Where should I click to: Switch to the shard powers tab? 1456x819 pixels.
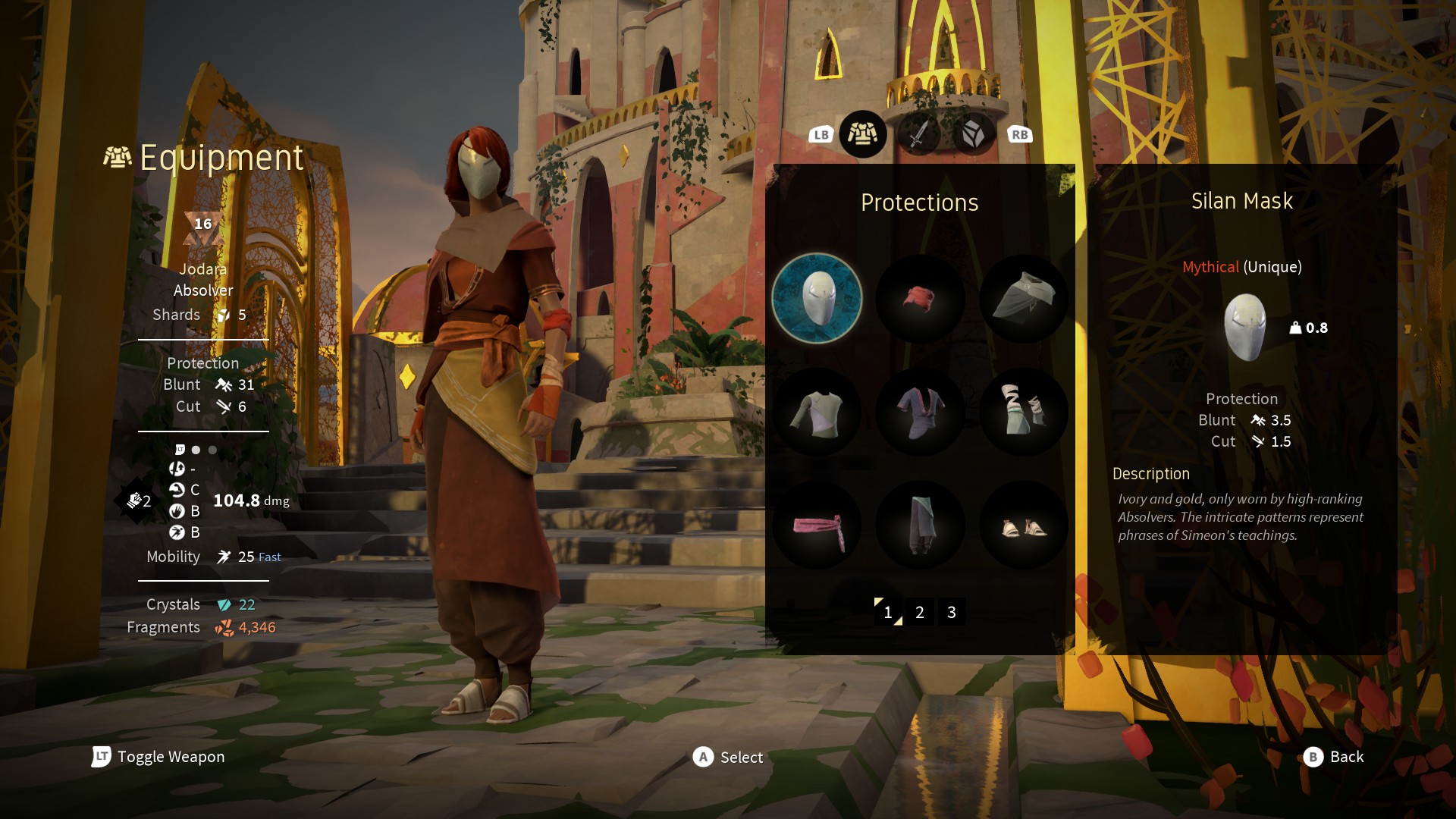pyautogui.click(x=973, y=135)
